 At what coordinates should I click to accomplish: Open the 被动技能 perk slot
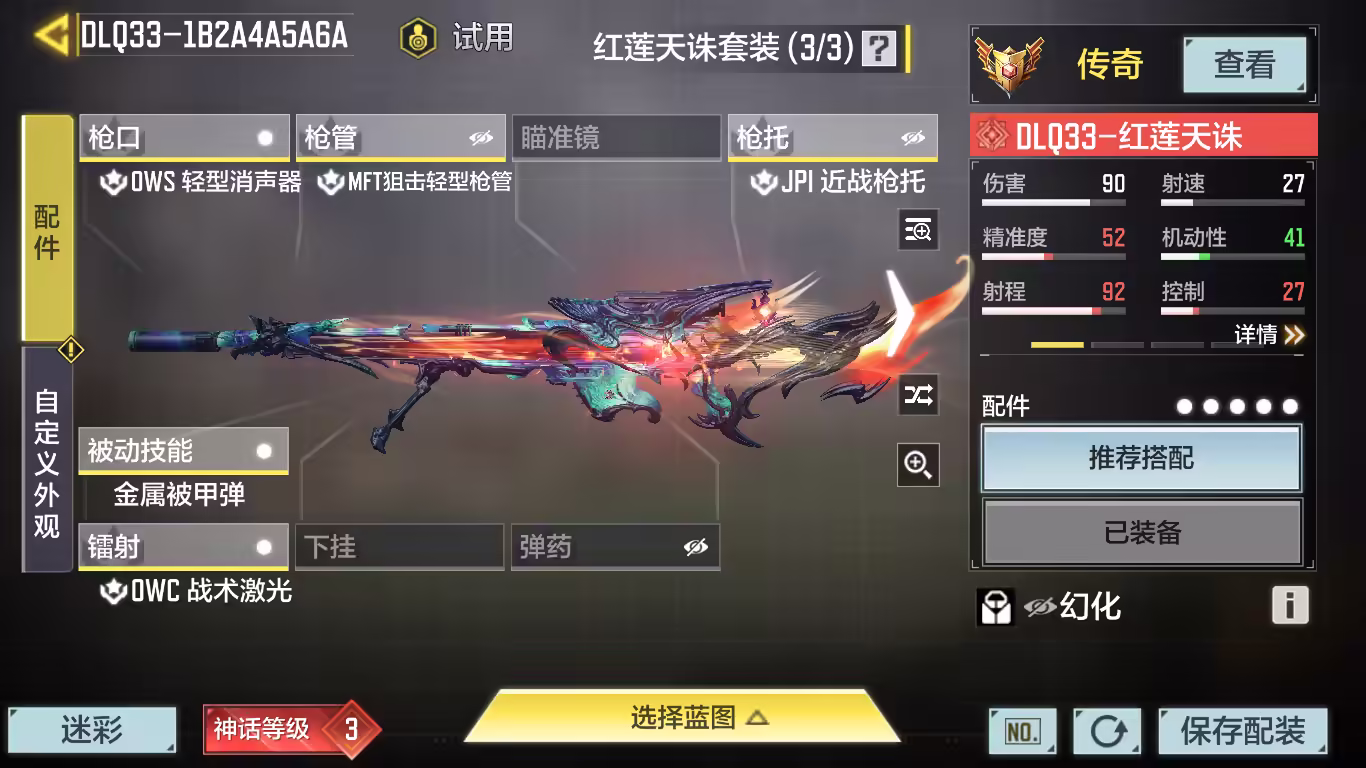pos(183,451)
